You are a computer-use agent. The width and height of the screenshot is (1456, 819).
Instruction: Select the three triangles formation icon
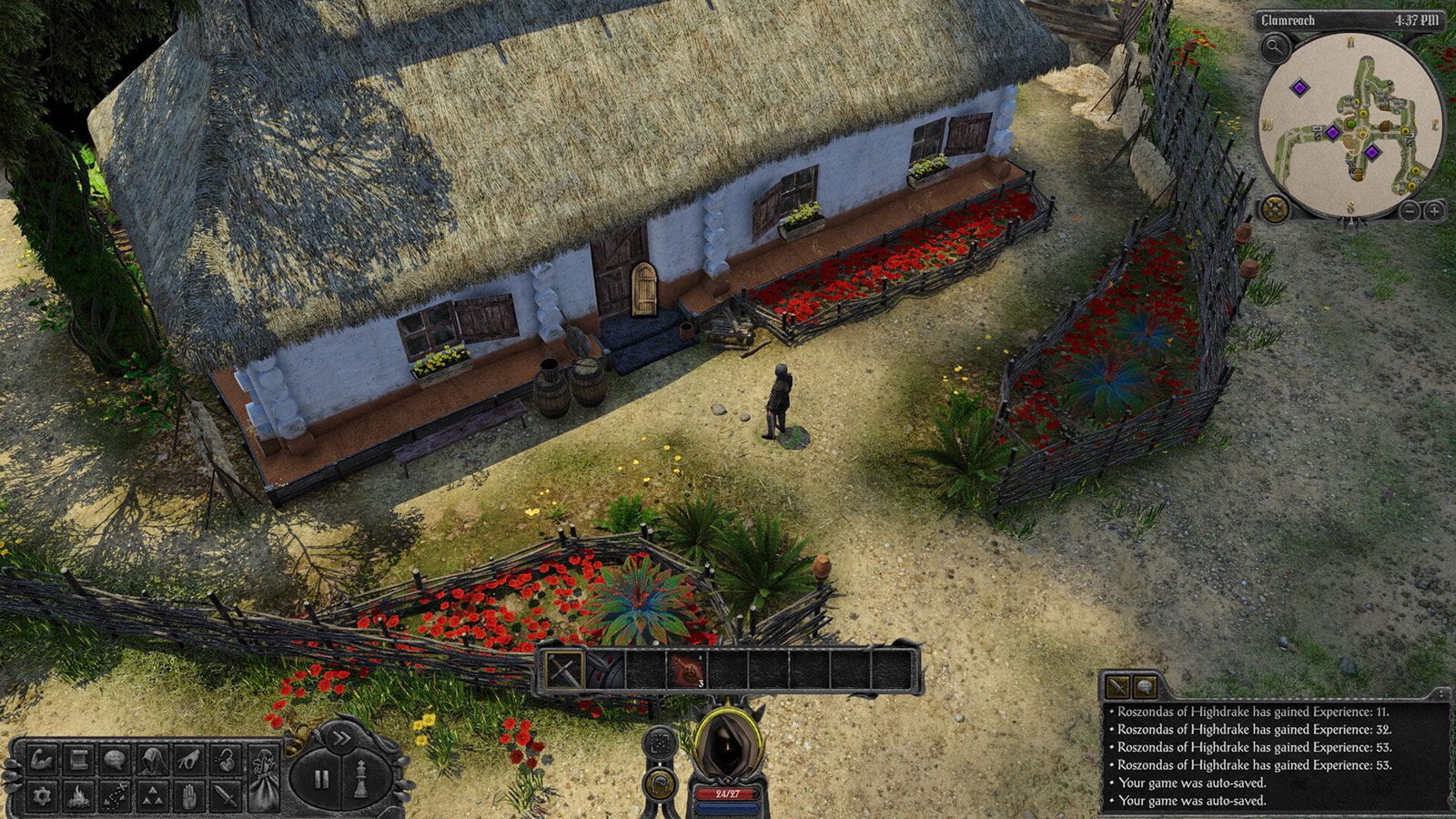[152, 797]
